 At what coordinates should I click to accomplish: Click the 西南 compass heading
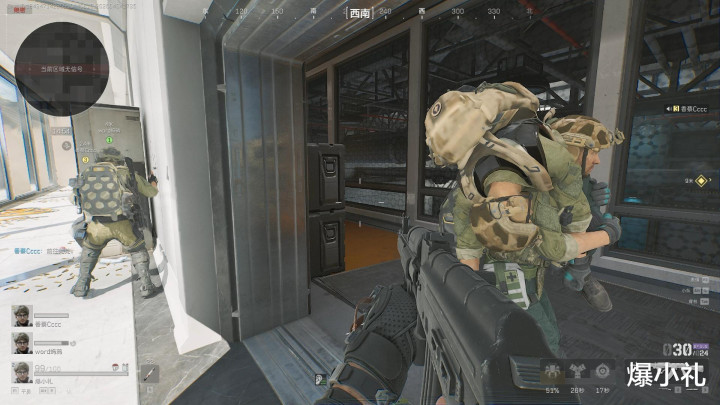click(x=360, y=13)
